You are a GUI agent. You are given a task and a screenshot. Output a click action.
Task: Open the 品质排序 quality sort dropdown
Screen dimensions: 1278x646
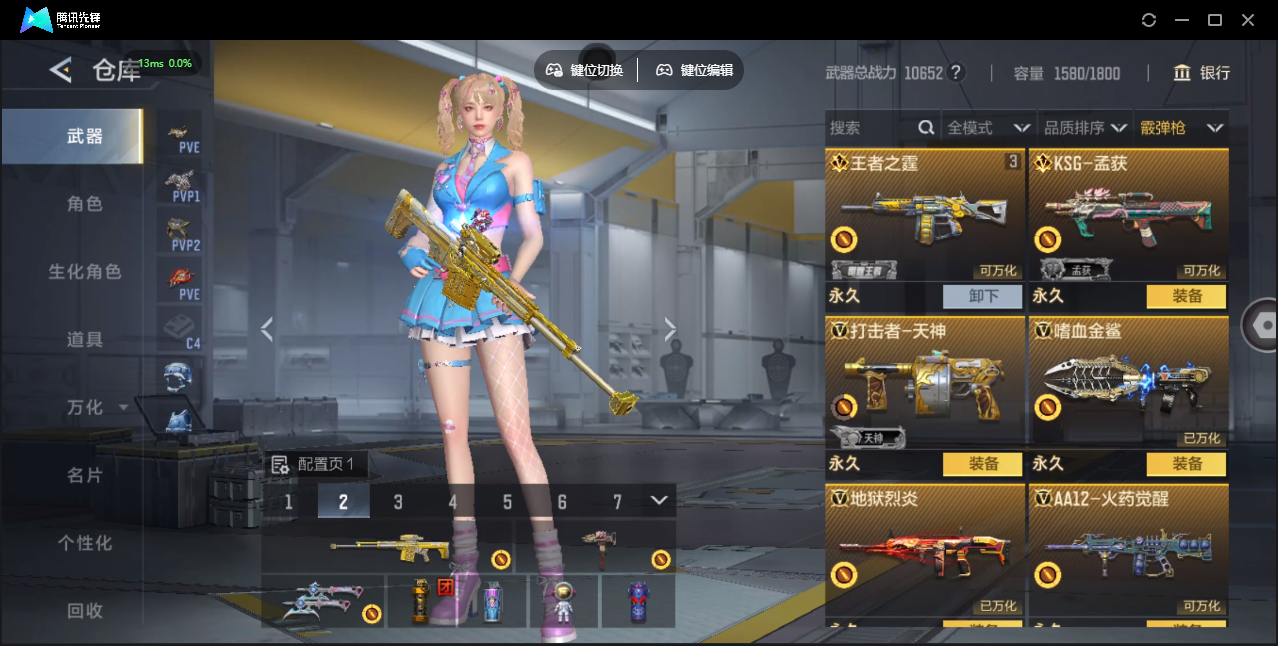[x=1085, y=128]
